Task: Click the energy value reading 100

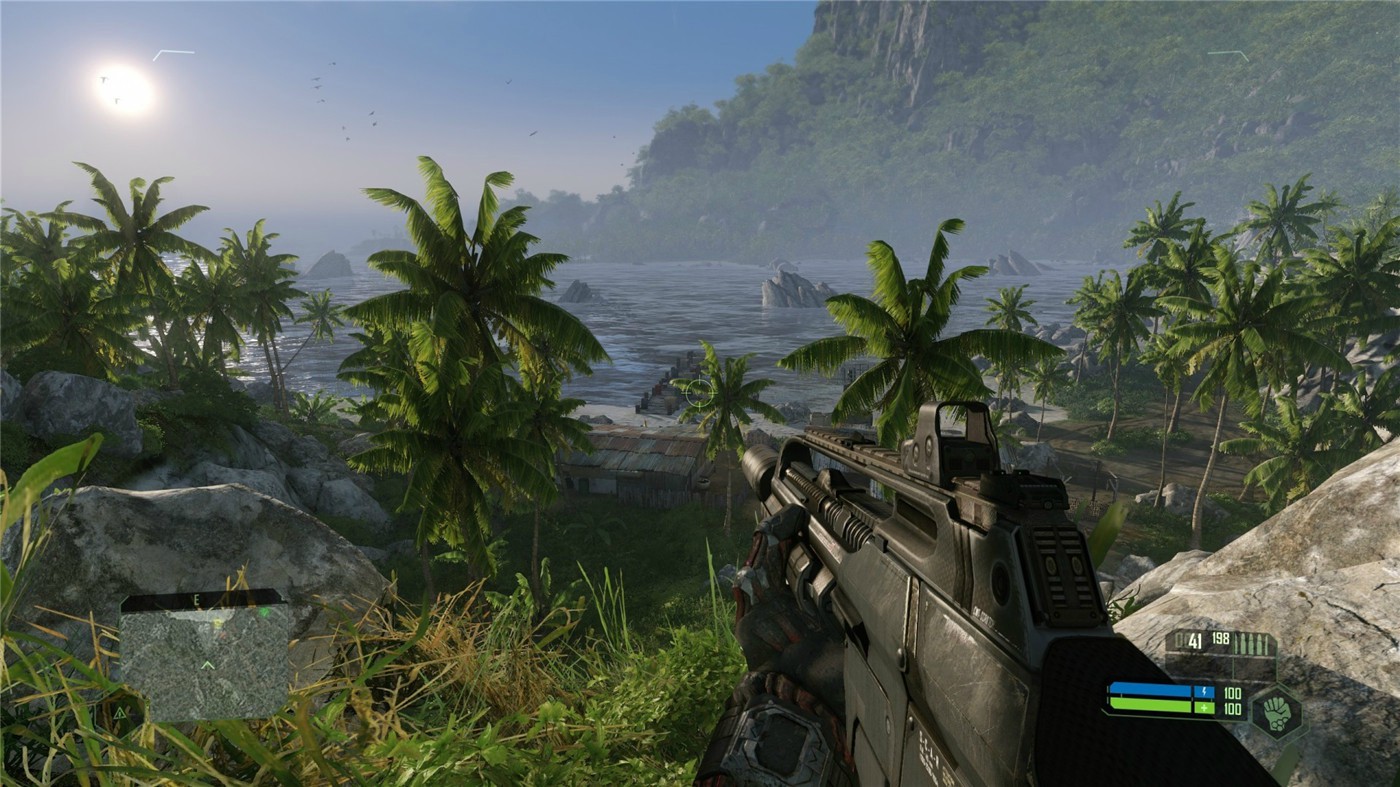Action: click(1232, 694)
